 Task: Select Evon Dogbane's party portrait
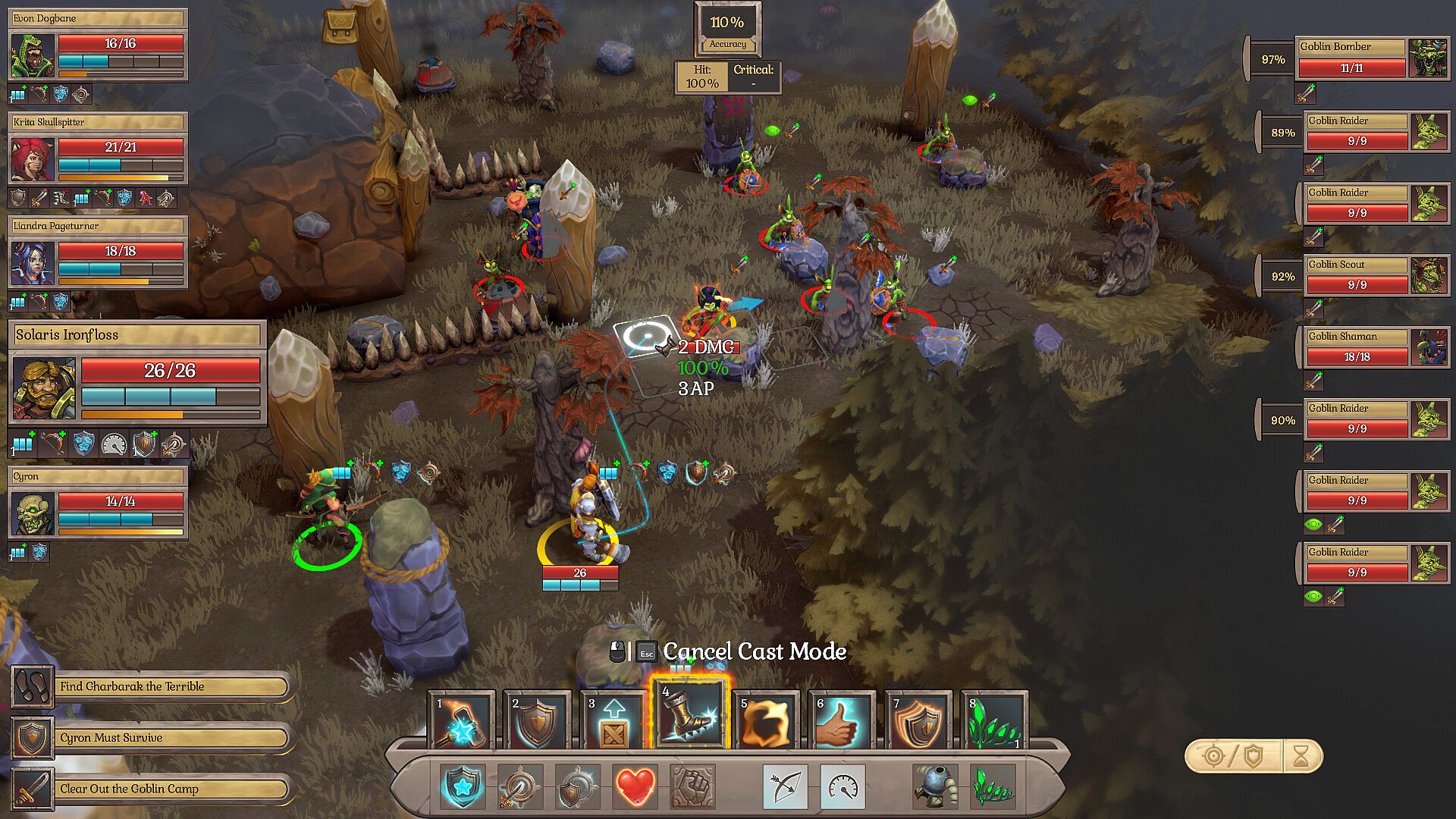(33, 55)
